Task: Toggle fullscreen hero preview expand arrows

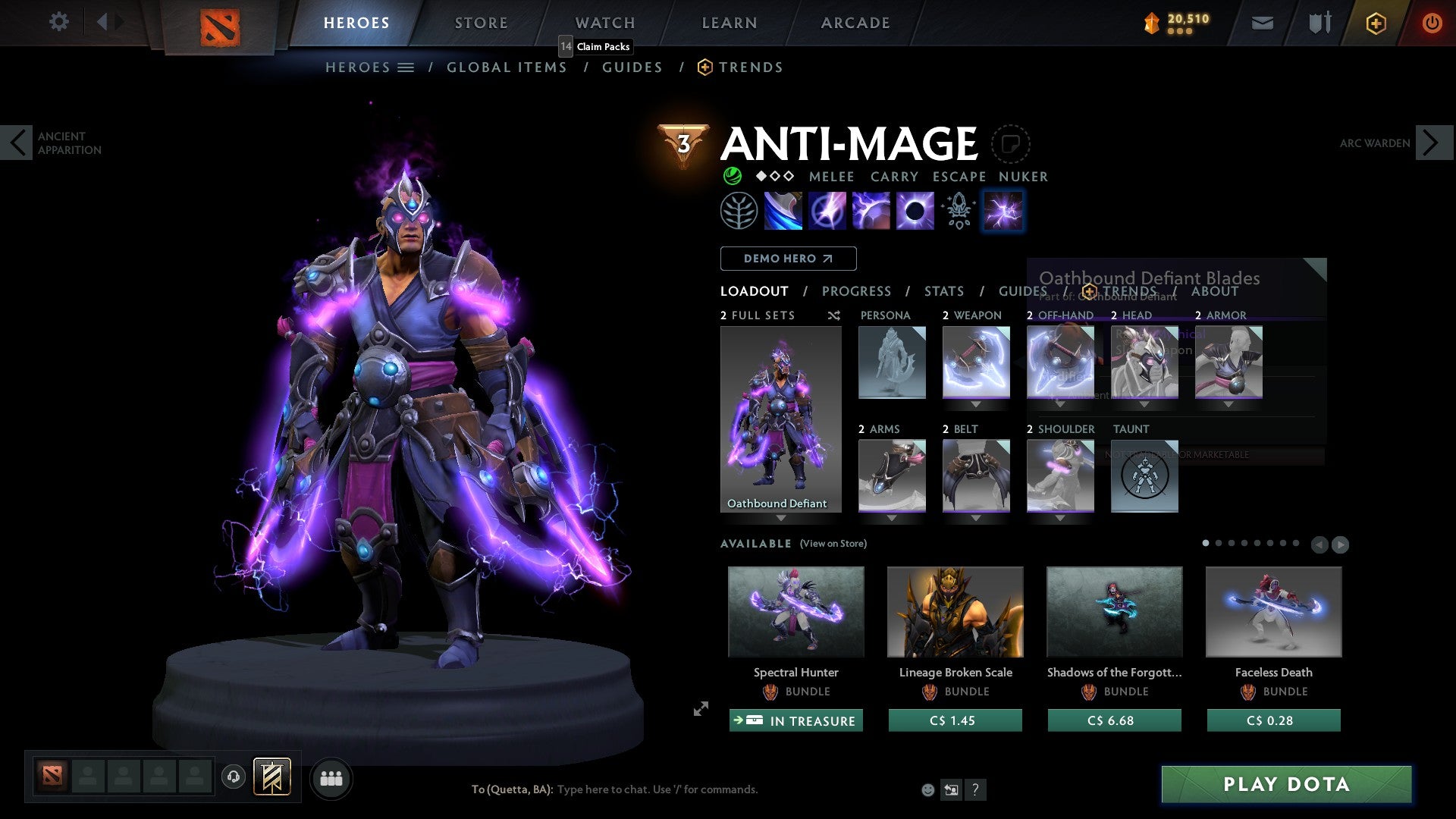Action: pyautogui.click(x=699, y=710)
